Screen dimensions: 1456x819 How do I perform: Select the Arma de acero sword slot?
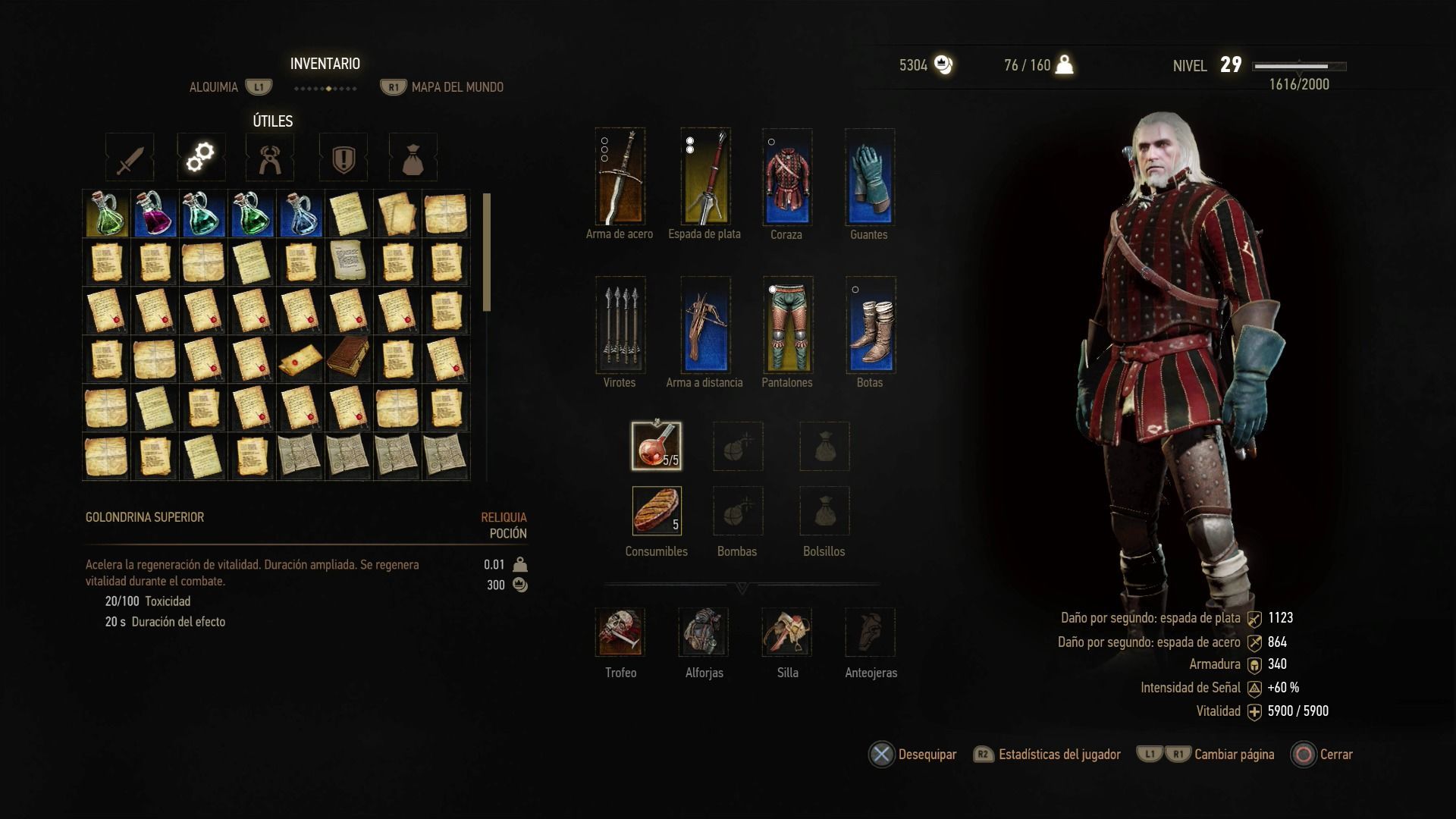(620, 177)
